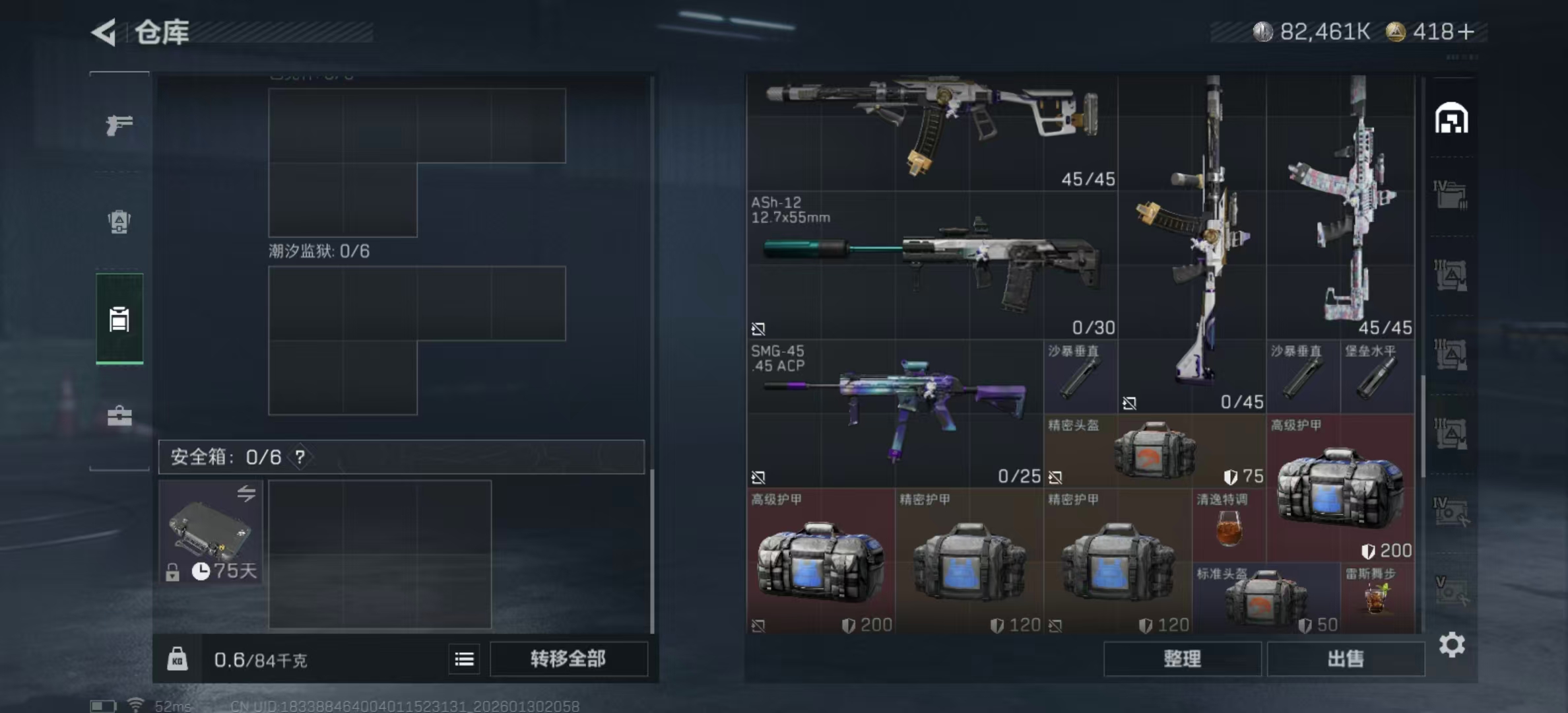Open the weapons category in left sidebar
The width and height of the screenshot is (1568, 713).
tap(119, 125)
